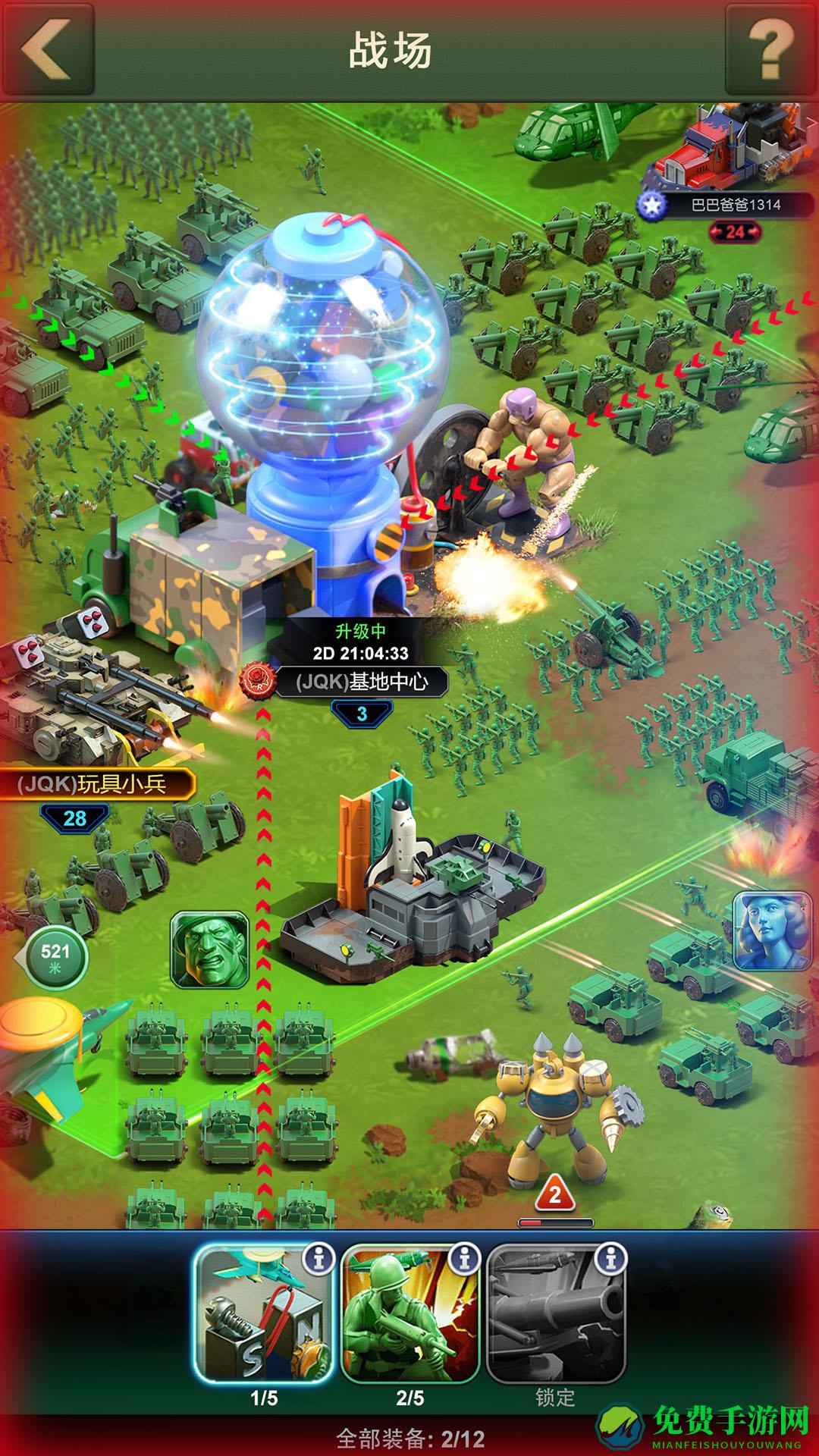Show info for the rifleman equipment
The height and width of the screenshot is (1456, 819).
(464, 1260)
